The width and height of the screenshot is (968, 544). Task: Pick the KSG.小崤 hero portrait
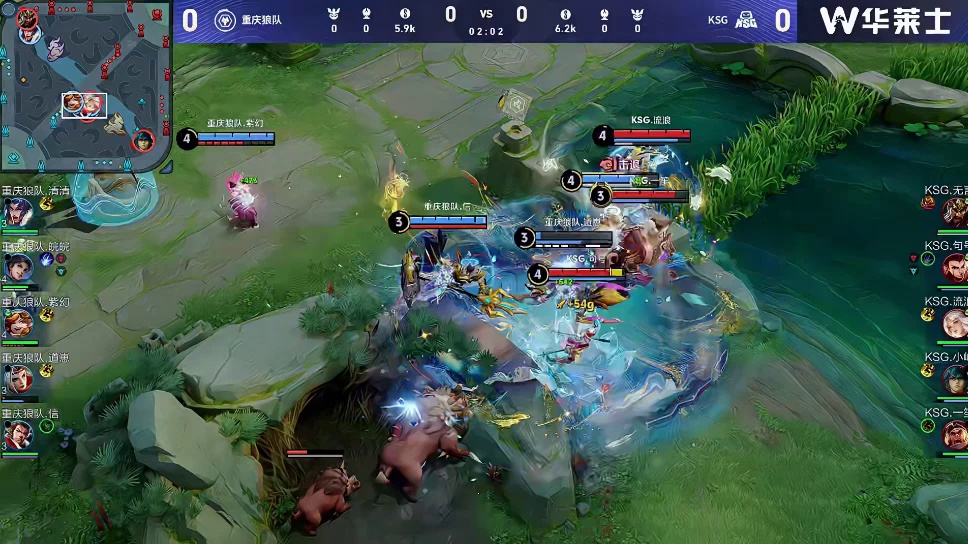[954, 379]
